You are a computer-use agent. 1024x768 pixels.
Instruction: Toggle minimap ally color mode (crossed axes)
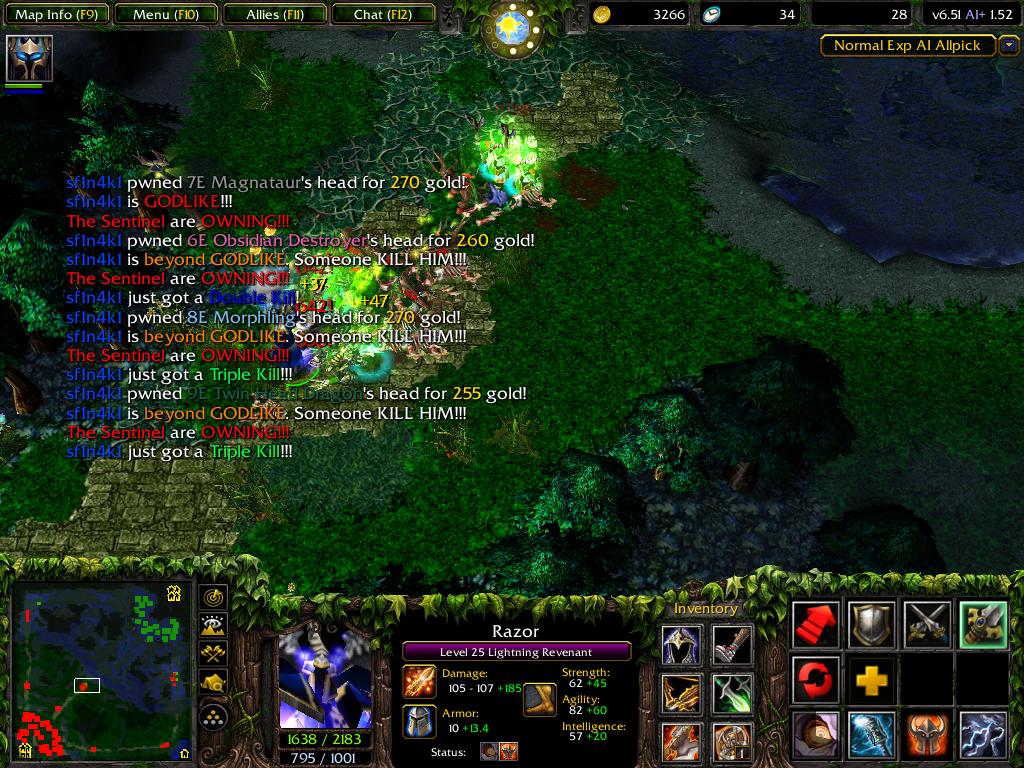(x=214, y=654)
